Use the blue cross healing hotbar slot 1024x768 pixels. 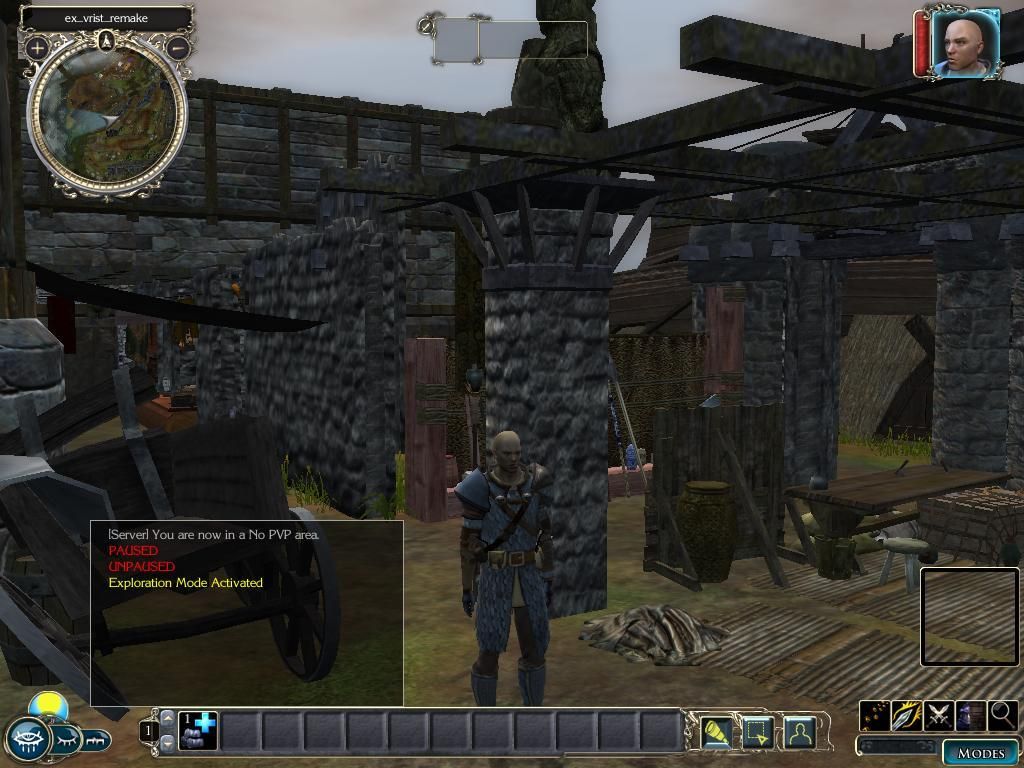click(x=198, y=731)
